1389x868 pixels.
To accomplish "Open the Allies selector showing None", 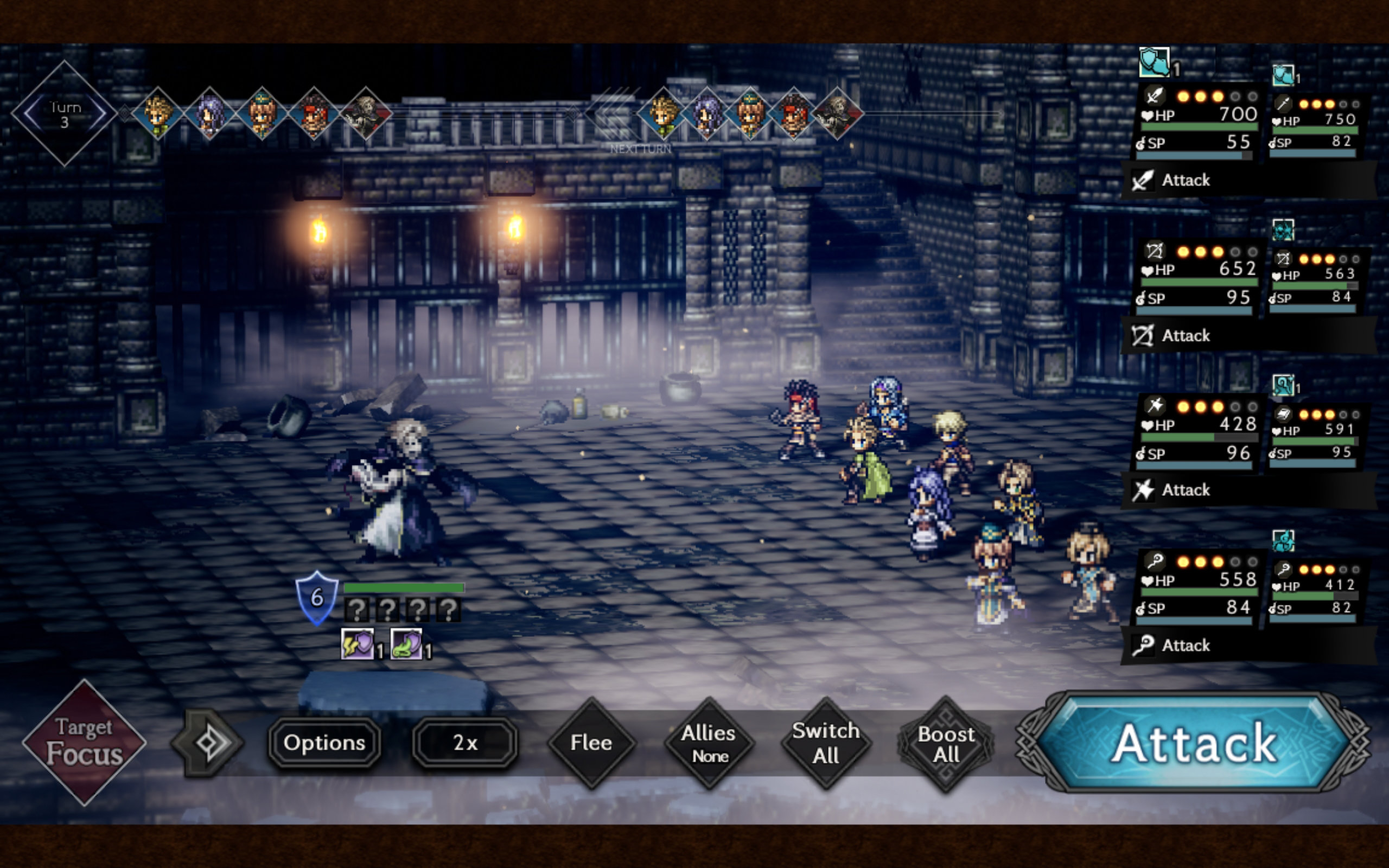I will (709, 744).
